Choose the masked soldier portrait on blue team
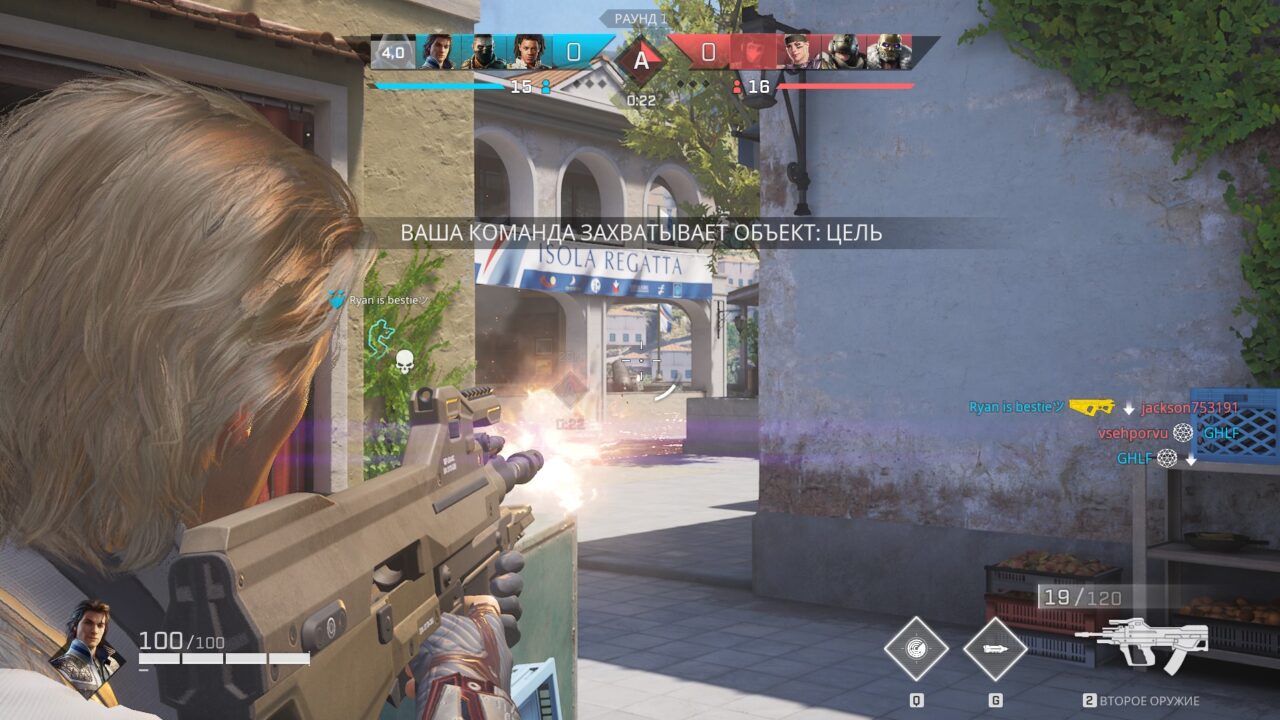 pyautogui.click(x=484, y=52)
